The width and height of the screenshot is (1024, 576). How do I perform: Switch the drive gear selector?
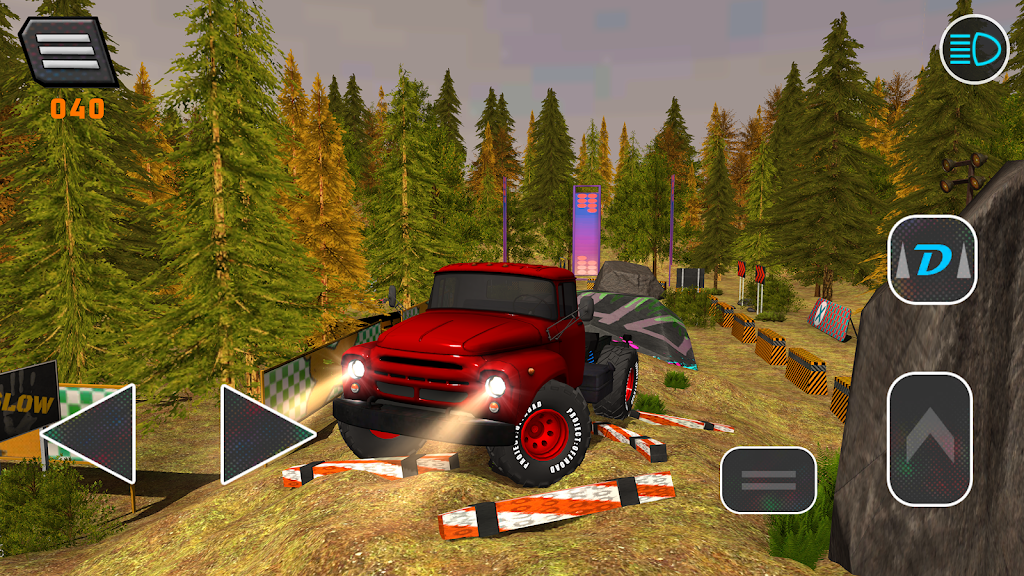[x=932, y=261]
